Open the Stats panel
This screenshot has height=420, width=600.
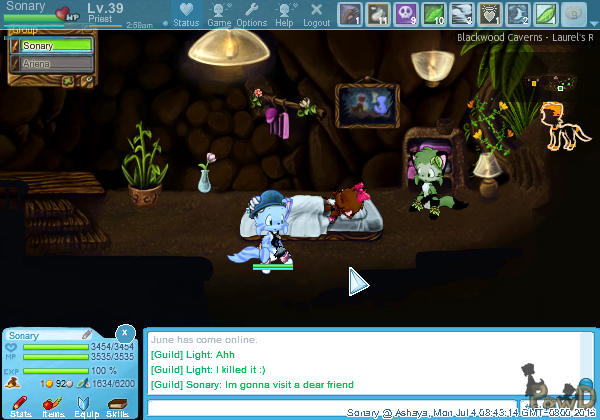tap(21, 404)
